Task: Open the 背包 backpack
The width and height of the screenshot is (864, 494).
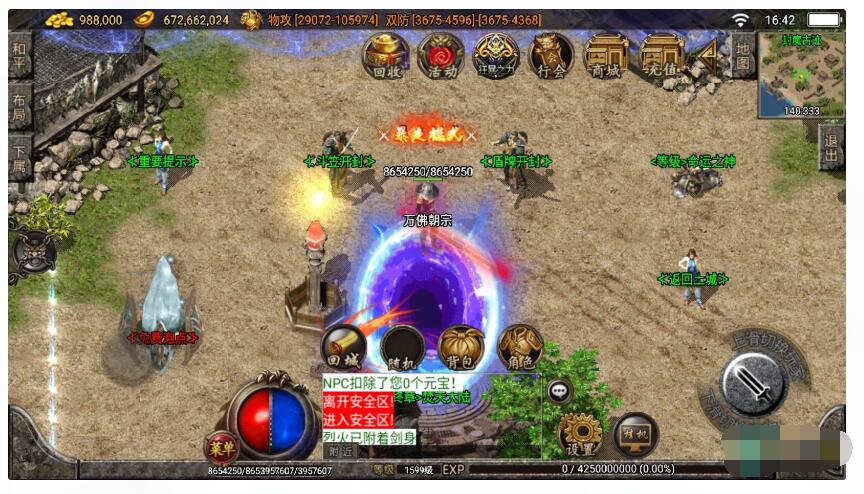Action: click(461, 347)
